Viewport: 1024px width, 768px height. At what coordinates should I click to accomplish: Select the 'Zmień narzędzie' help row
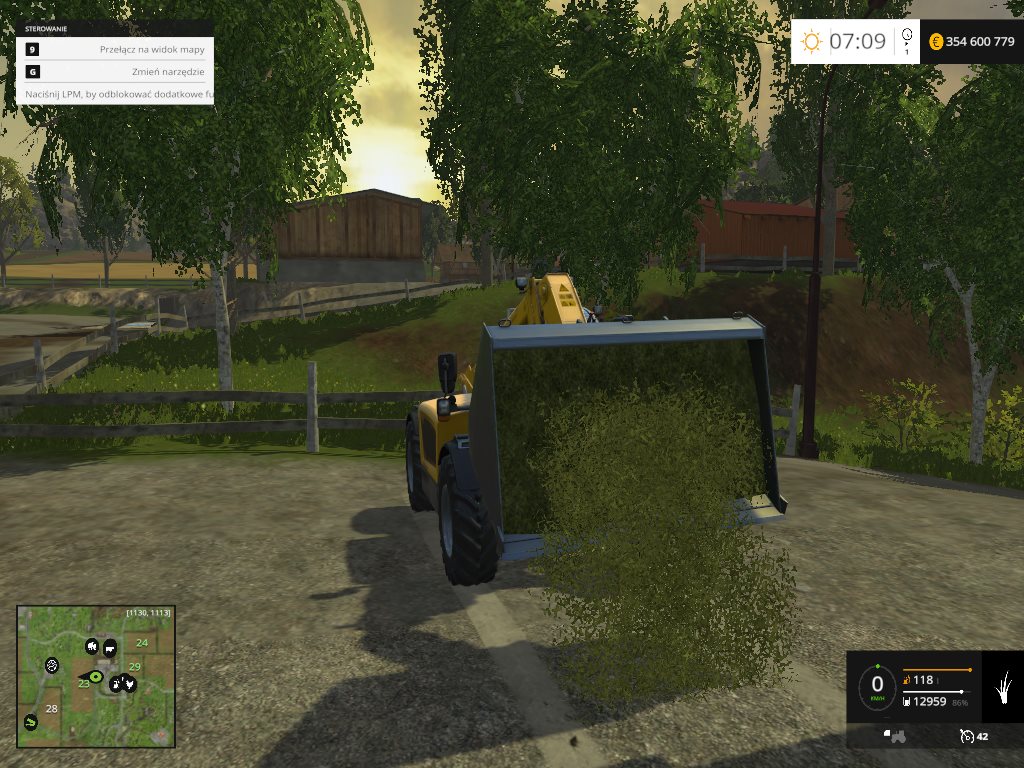(115, 72)
